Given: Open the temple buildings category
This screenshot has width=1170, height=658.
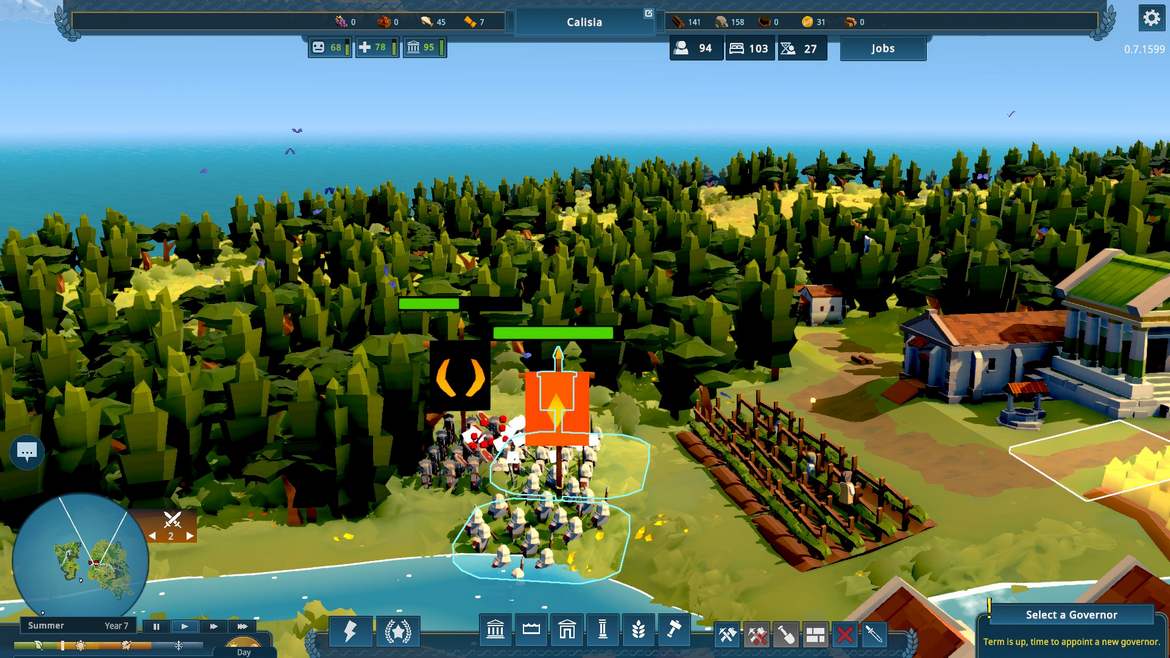Looking at the screenshot, I should [496, 631].
